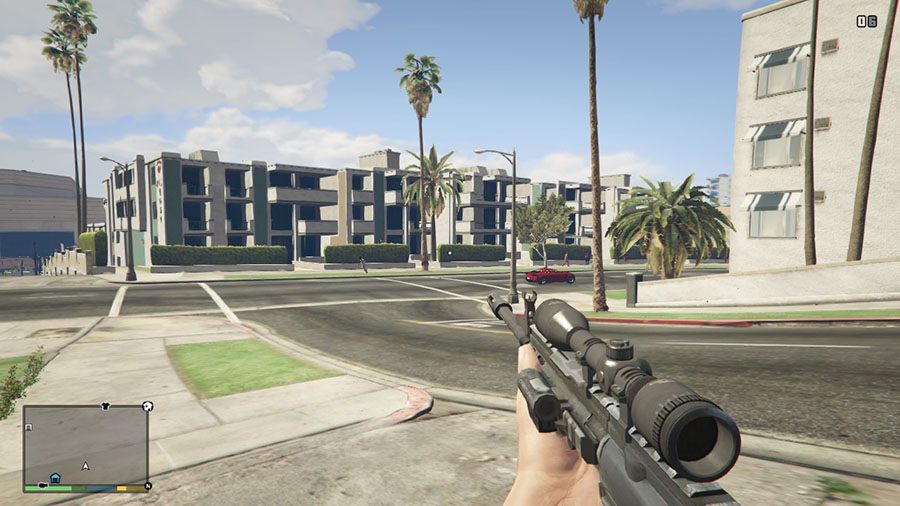Click the small white marker on minimap edge
This screenshot has height=506, width=900.
click(x=27, y=427)
